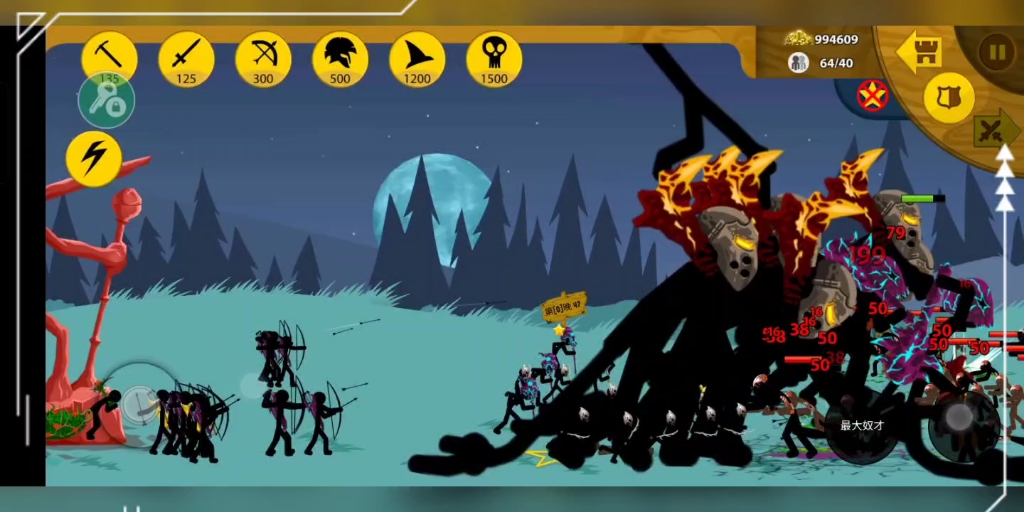Pause the battle
This screenshot has height=512, width=1024.
996,51
